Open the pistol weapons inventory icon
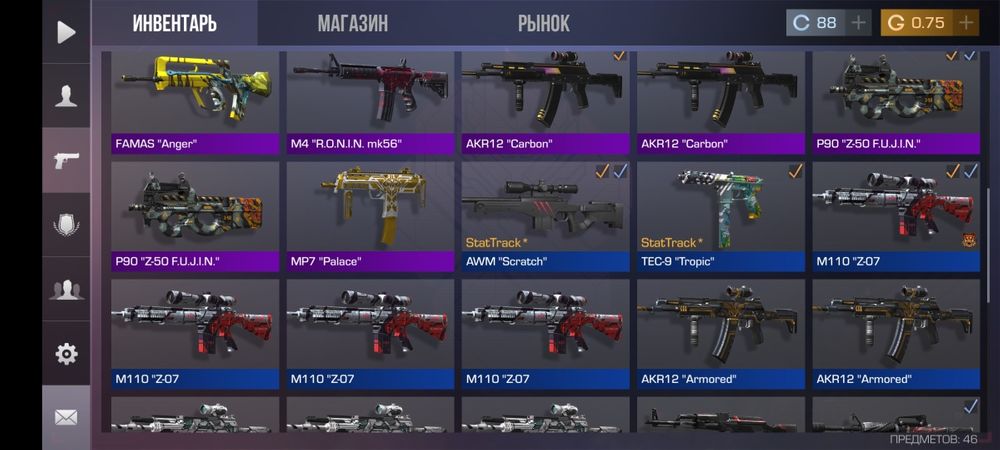The height and width of the screenshot is (450, 1000). pos(66,160)
